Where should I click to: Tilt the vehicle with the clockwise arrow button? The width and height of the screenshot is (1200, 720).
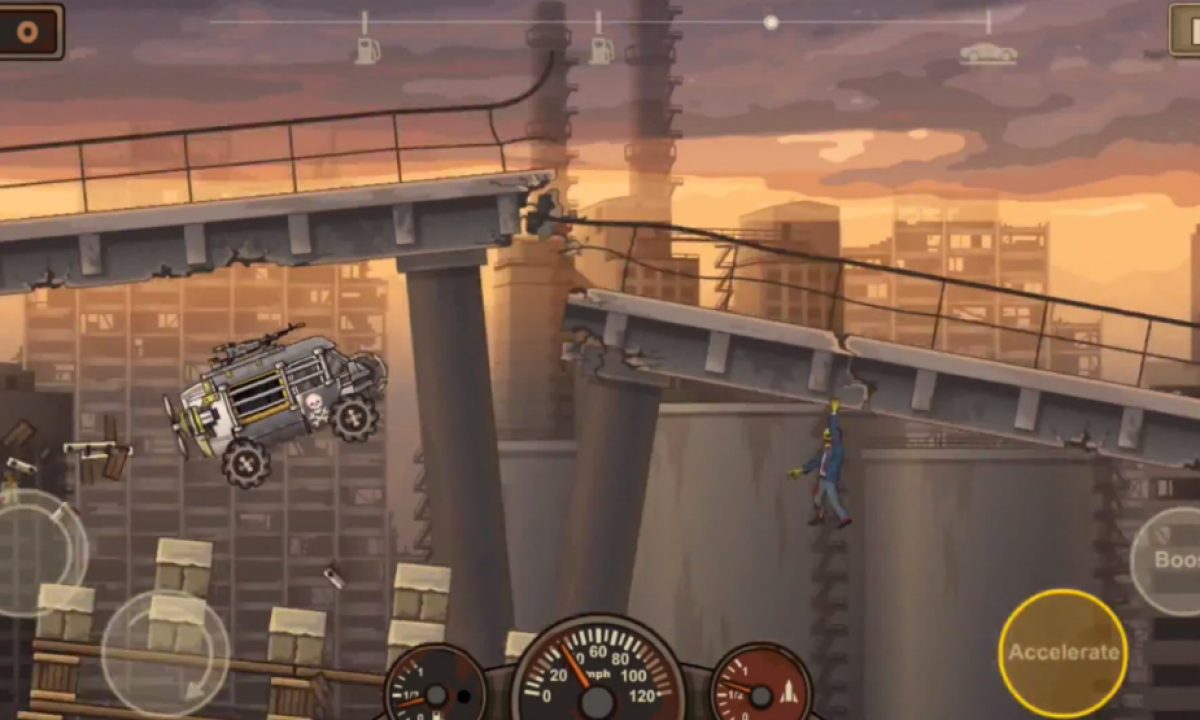[x=165, y=652]
